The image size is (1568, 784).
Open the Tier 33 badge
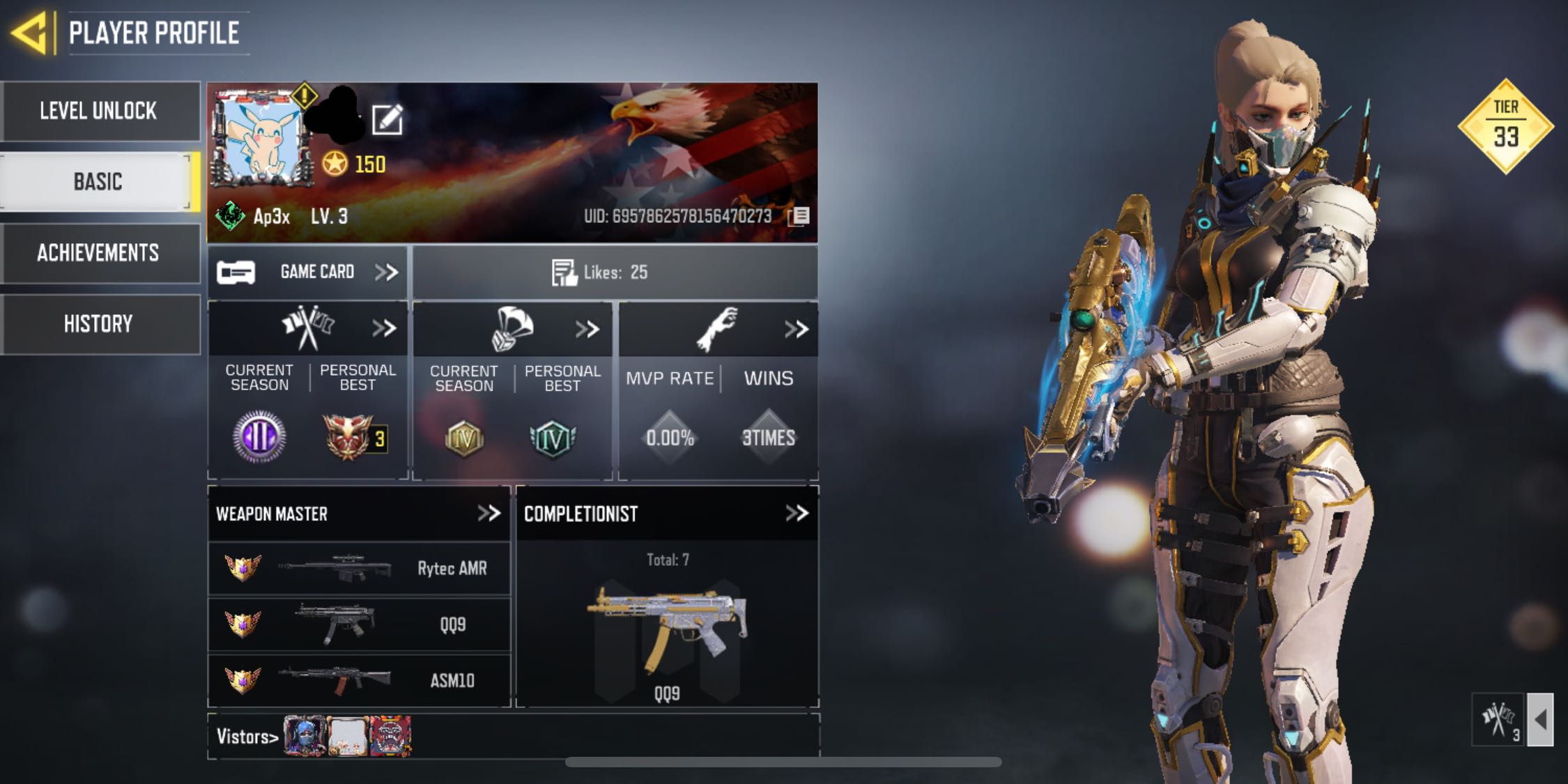pyautogui.click(x=1505, y=126)
